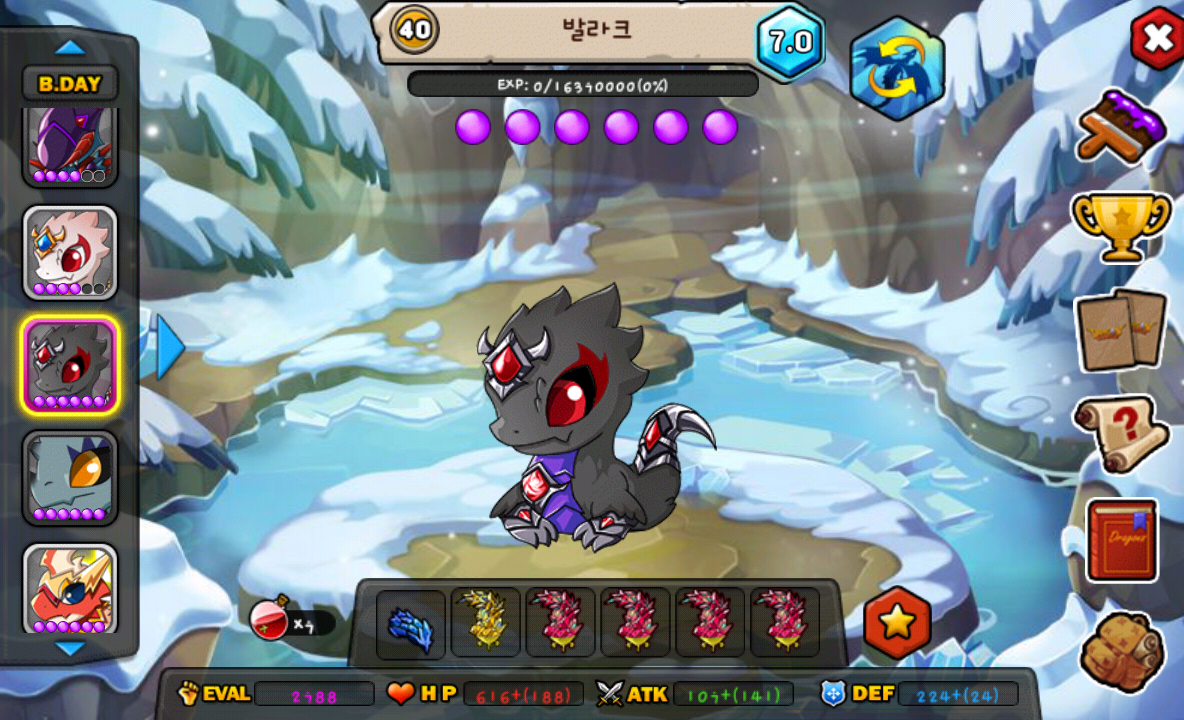1184x720 pixels.
Task: Select the blue dragon gem slot
Action: pyautogui.click(x=411, y=624)
